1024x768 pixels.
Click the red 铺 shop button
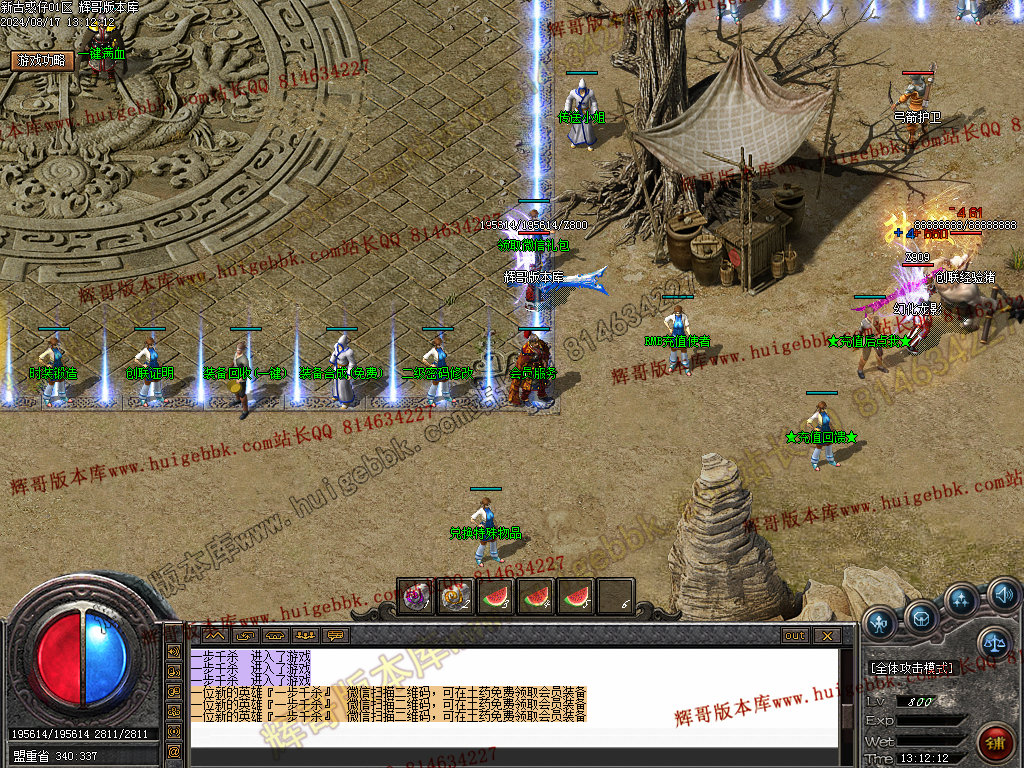995,741
